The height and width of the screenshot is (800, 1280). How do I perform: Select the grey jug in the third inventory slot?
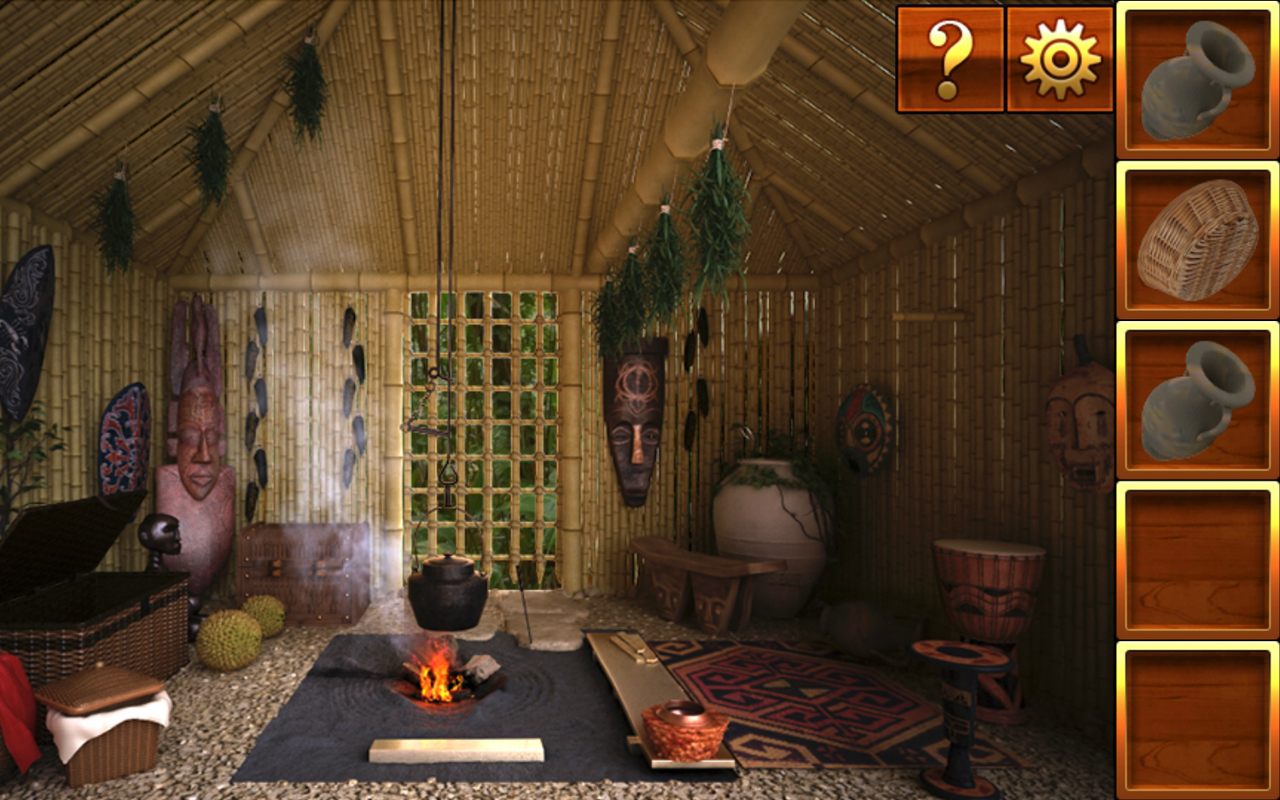(x=1196, y=400)
